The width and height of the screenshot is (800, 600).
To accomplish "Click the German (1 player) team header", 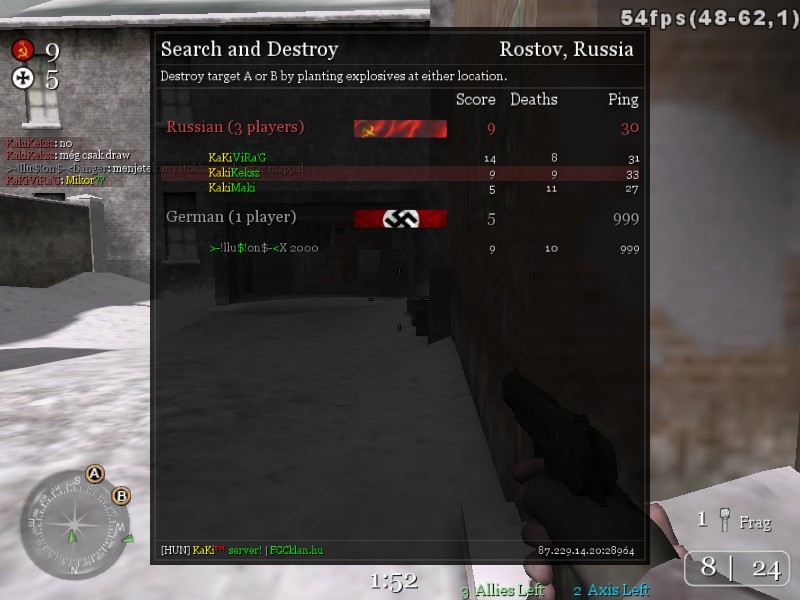I will point(231,217).
